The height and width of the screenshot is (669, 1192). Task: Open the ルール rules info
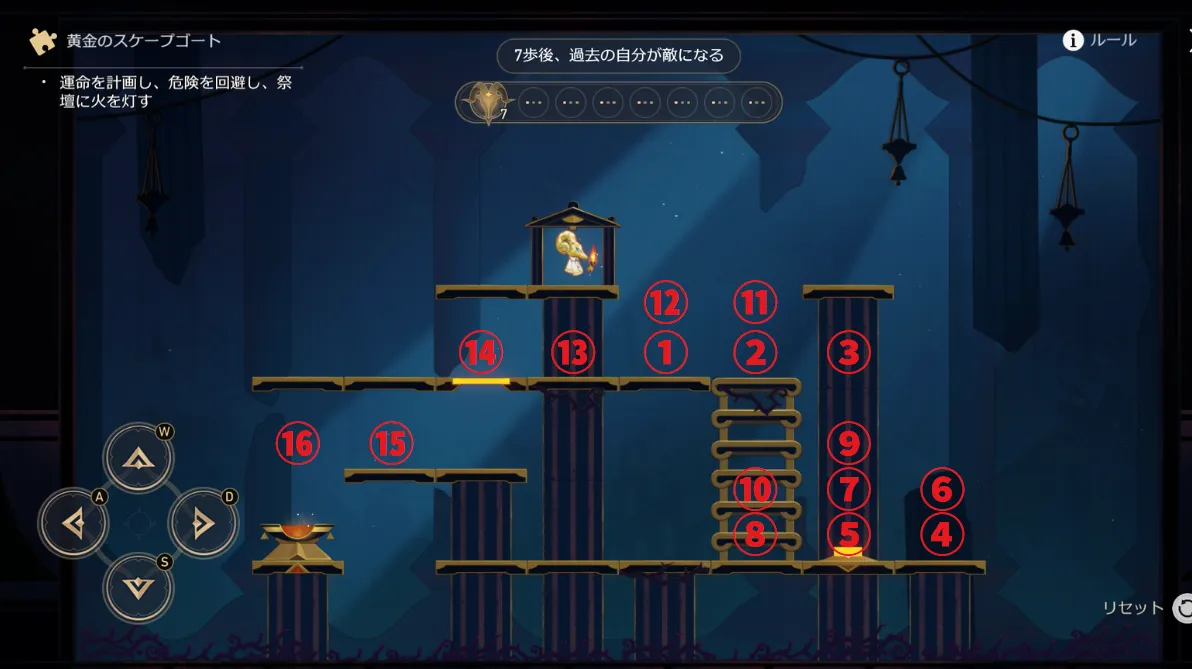pyautogui.click(x=1100, y=40)
